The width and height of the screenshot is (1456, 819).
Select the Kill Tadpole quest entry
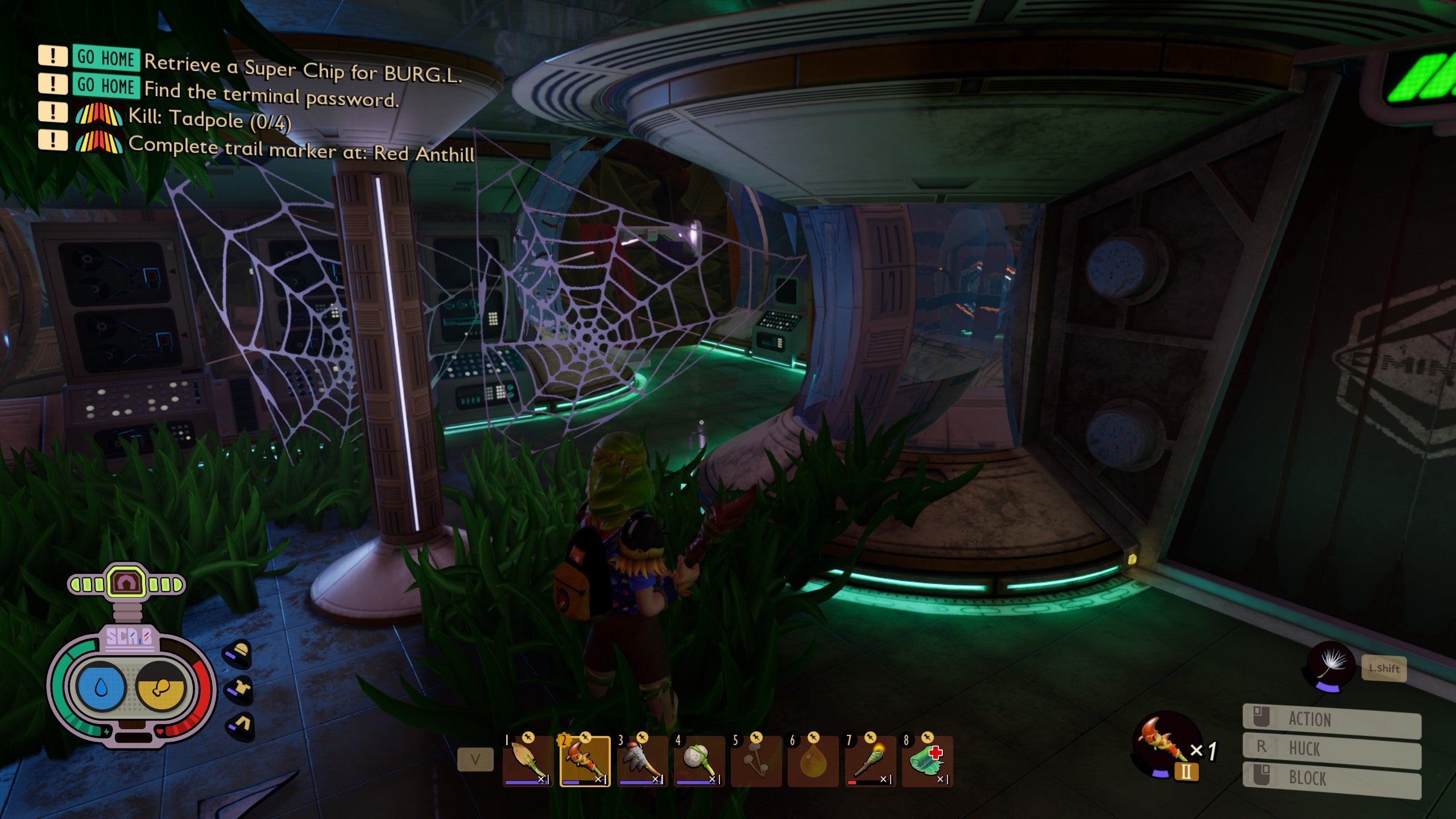tap(209, 119)
